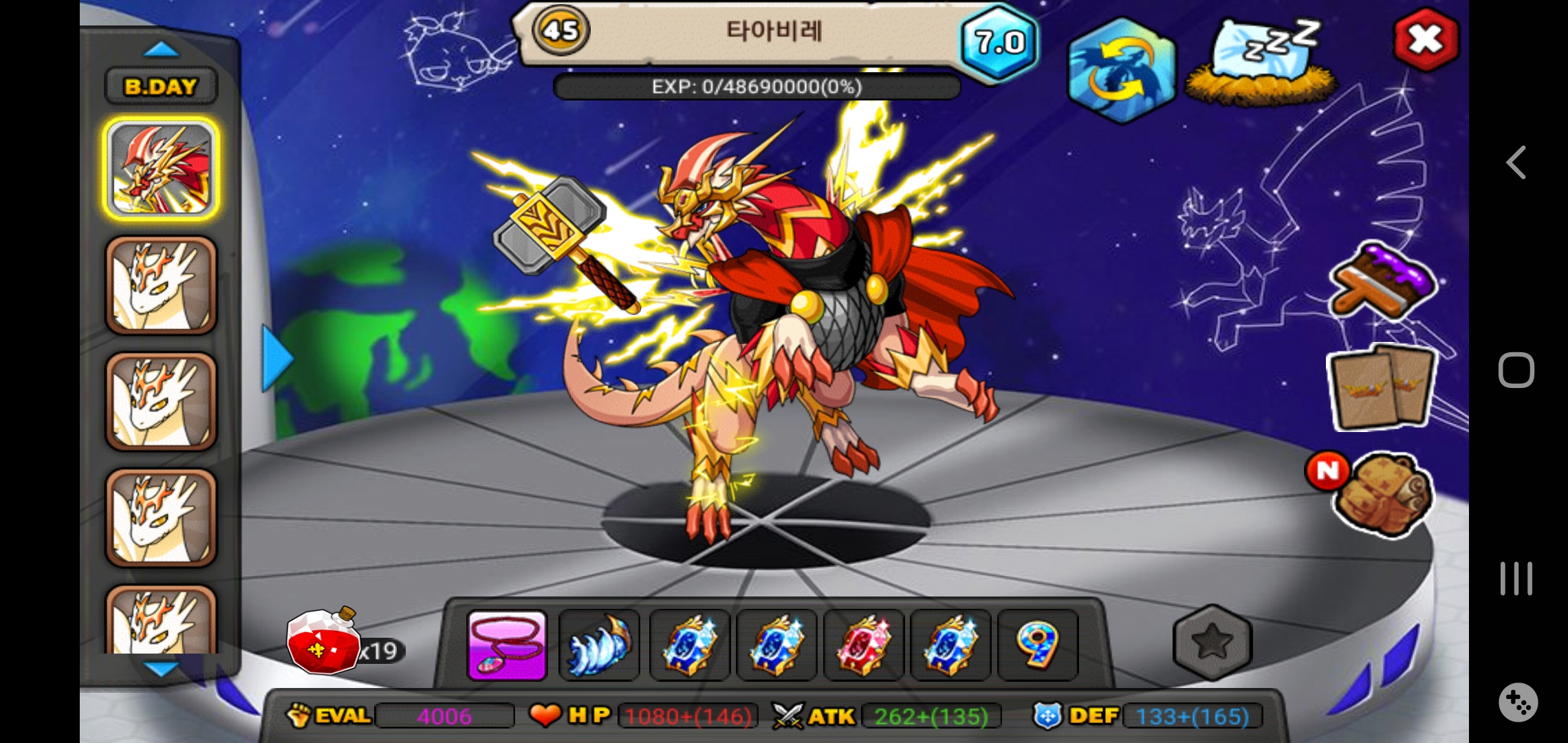This screenshot has height=743, width=1568.
Task: Expand the side panel with blue arrow
Action: (x=277, y=358)
